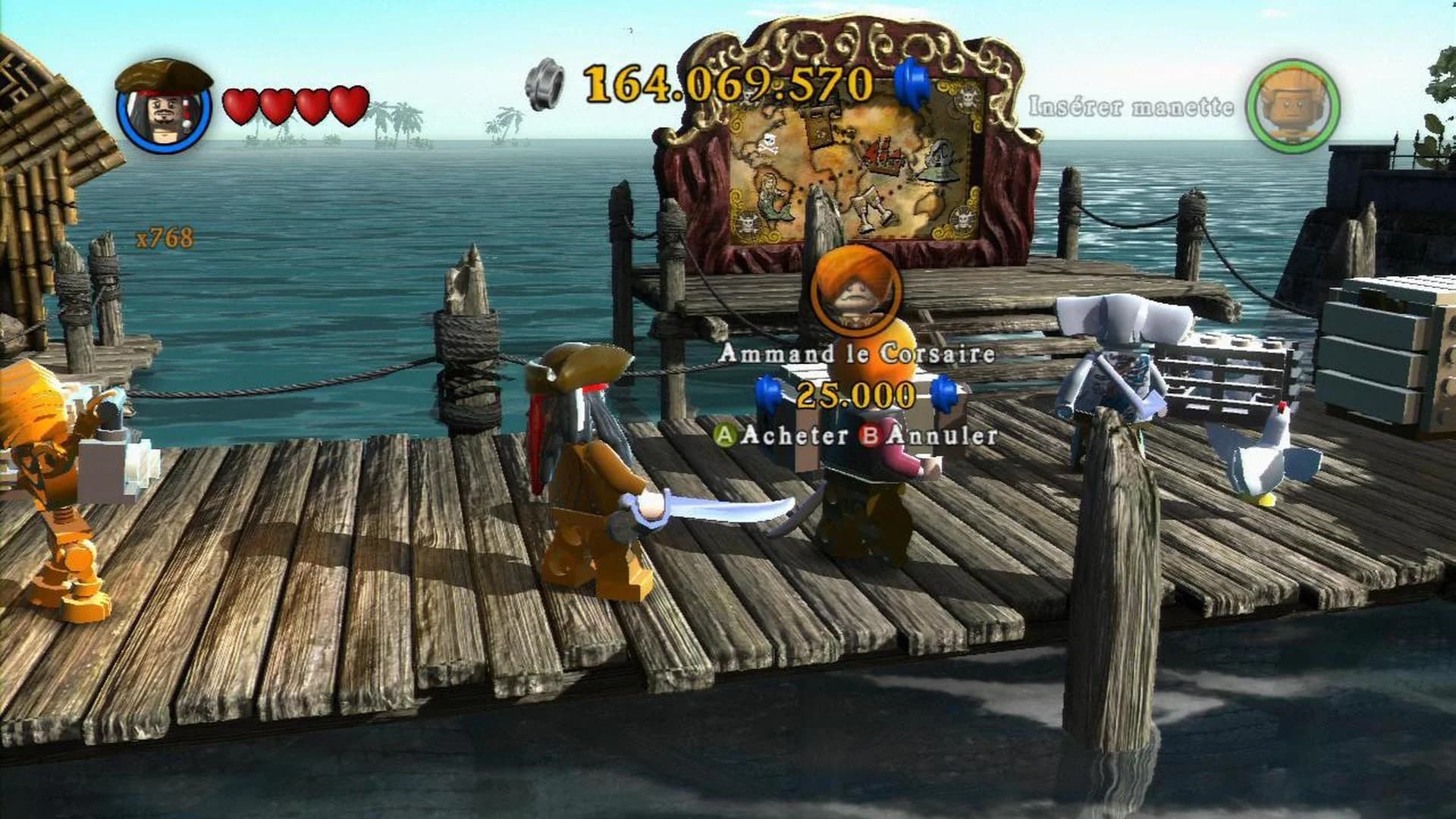Select the Ammand le Corsaire name label
The height and width of the screenshot is (819, 1456).
[858, 353]
